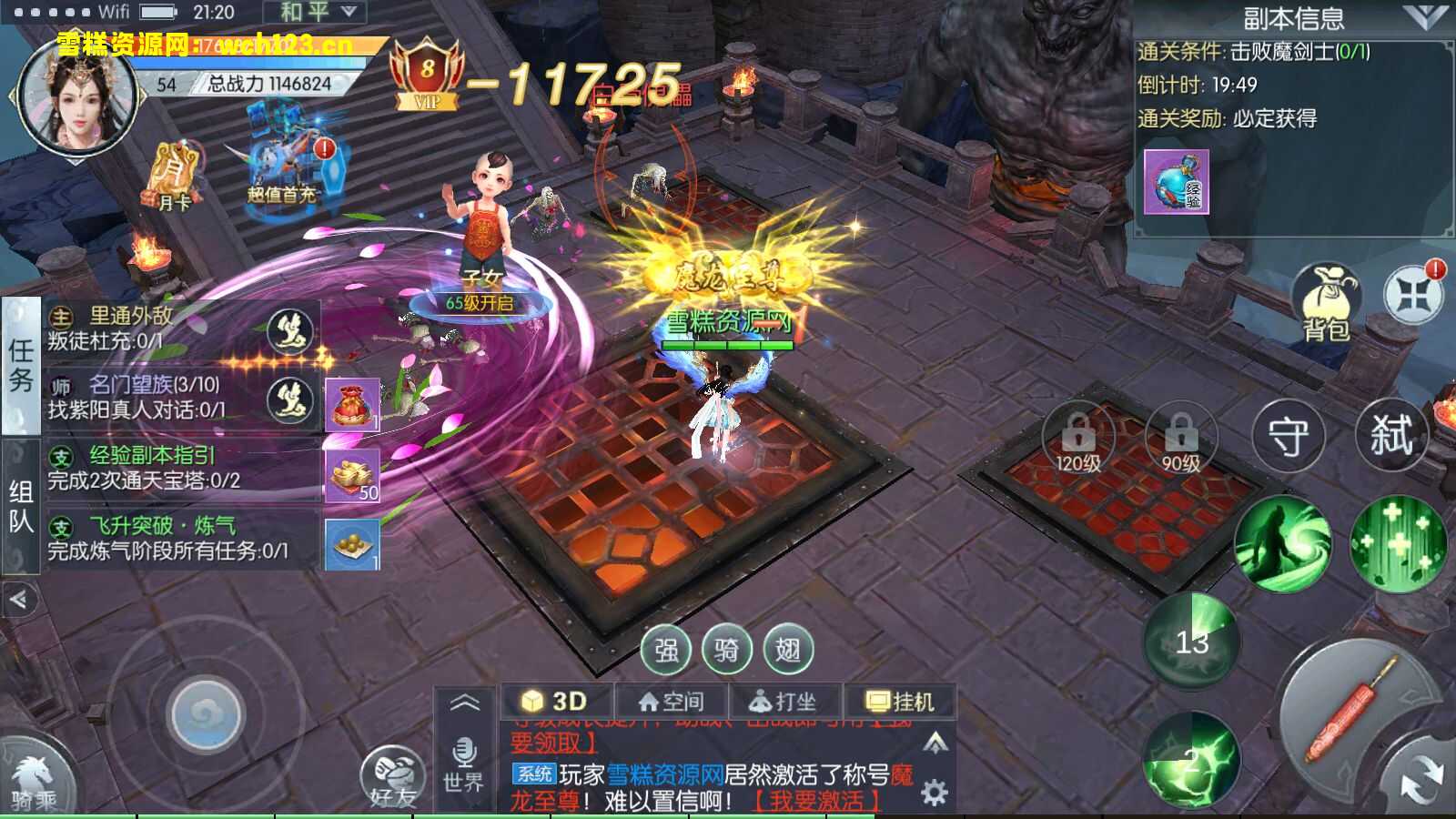The width and height of the screenshot is (1456, 819).
Task: Activate the 弑 slay skill button
Action: click(1390, 435)
